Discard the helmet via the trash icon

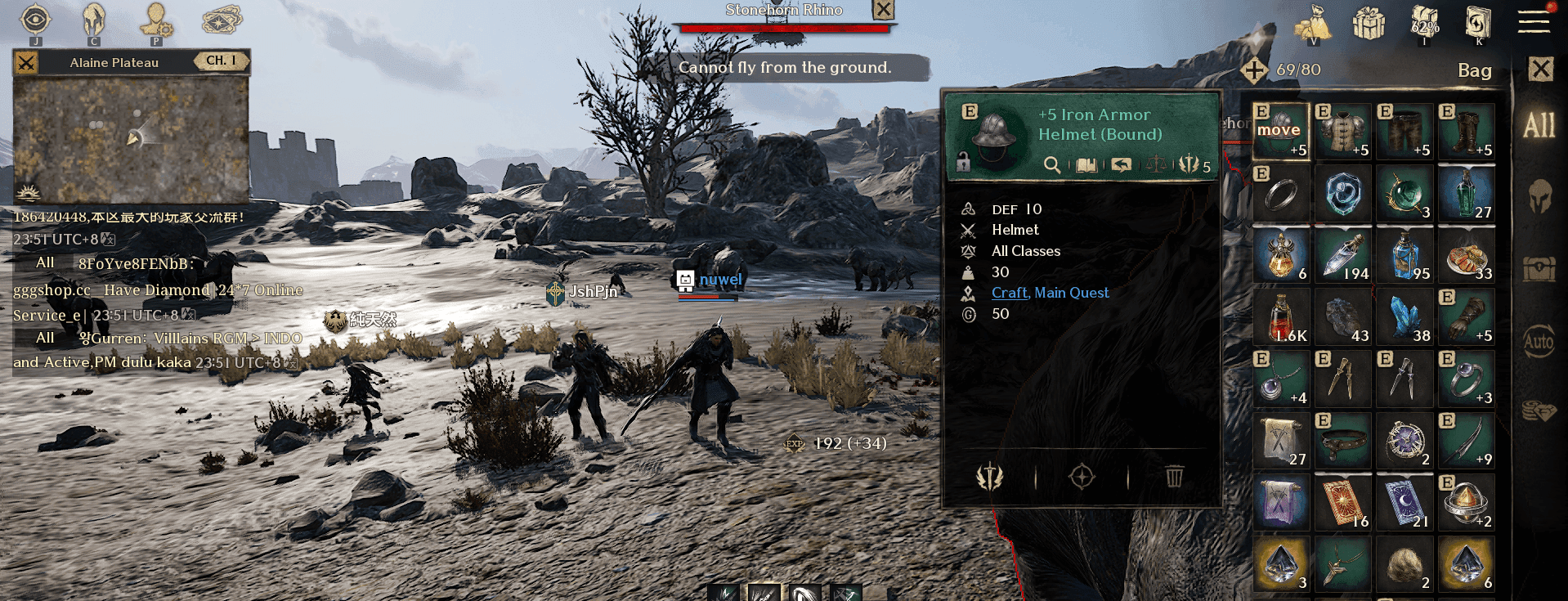click(x=1175, y=477)
